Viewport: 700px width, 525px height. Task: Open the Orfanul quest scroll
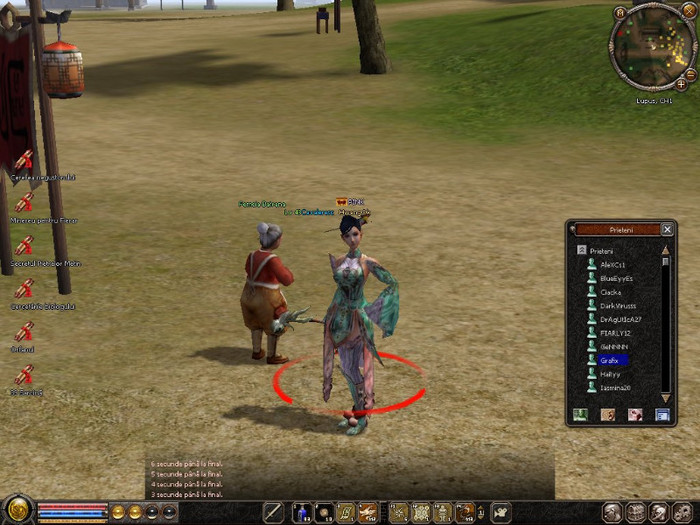click(x=23, y=332)
